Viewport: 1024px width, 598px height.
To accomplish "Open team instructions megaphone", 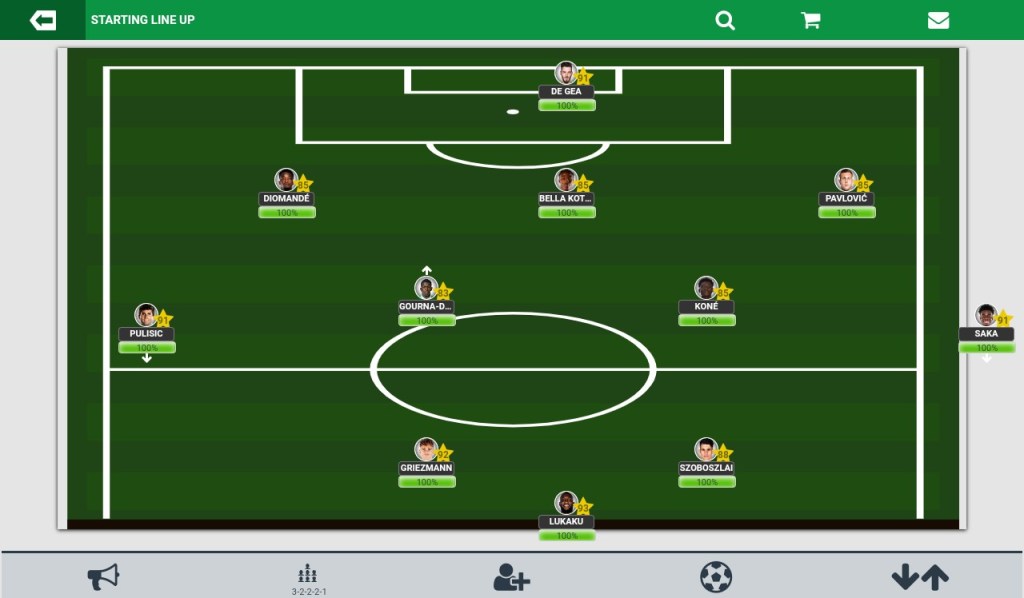I will tap(103, 576).
